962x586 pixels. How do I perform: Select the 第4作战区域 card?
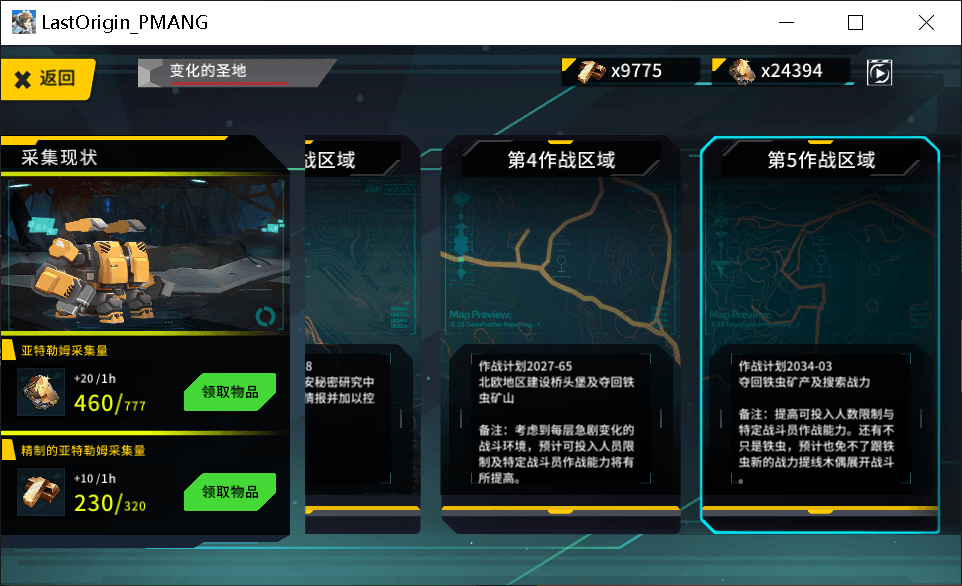point(560,330)
